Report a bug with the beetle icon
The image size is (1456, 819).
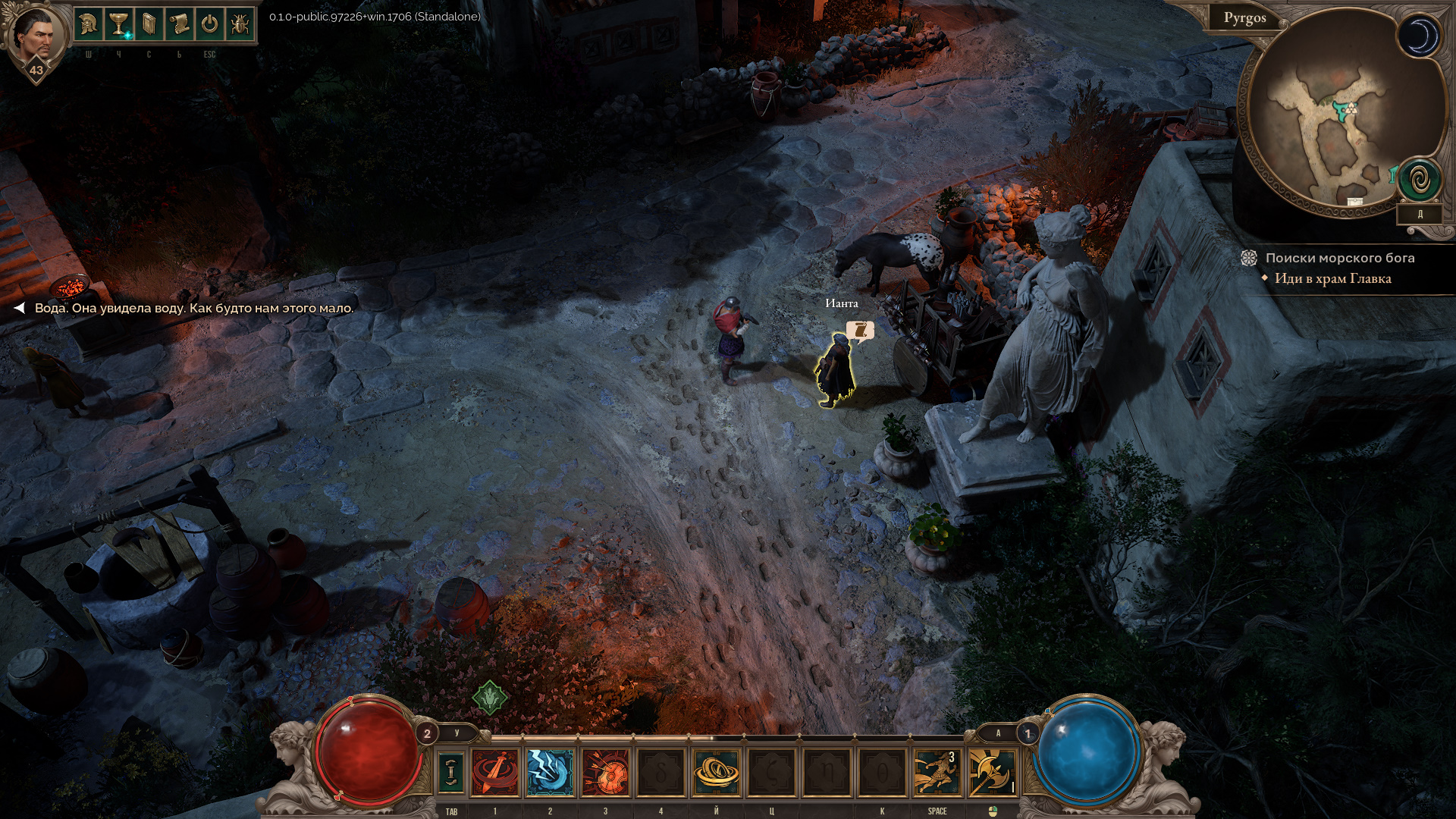coord(240,24)
